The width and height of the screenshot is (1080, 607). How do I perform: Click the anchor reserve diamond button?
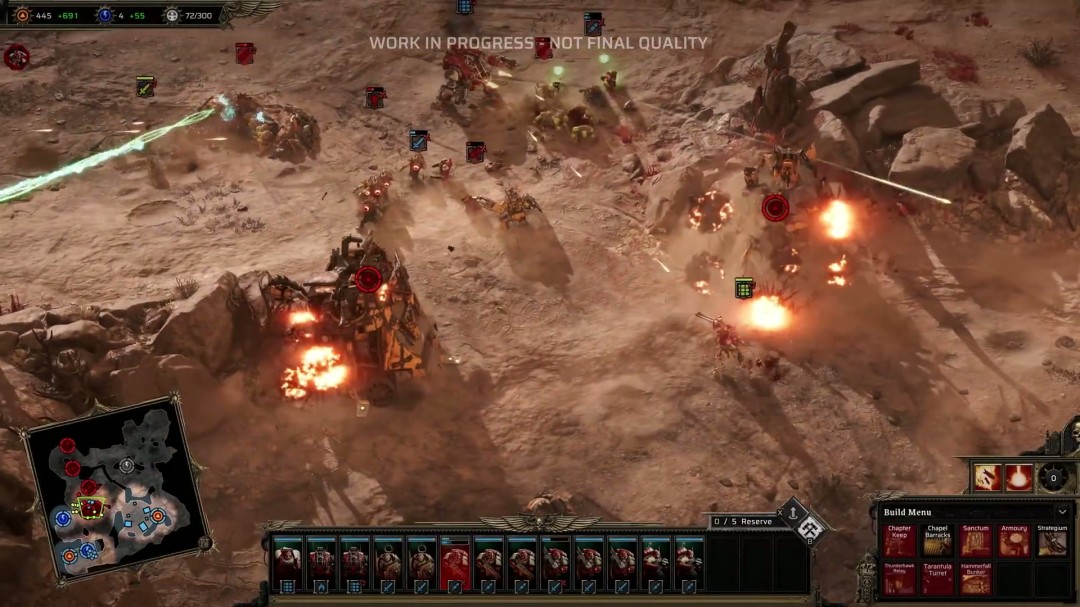coord(794,514)
